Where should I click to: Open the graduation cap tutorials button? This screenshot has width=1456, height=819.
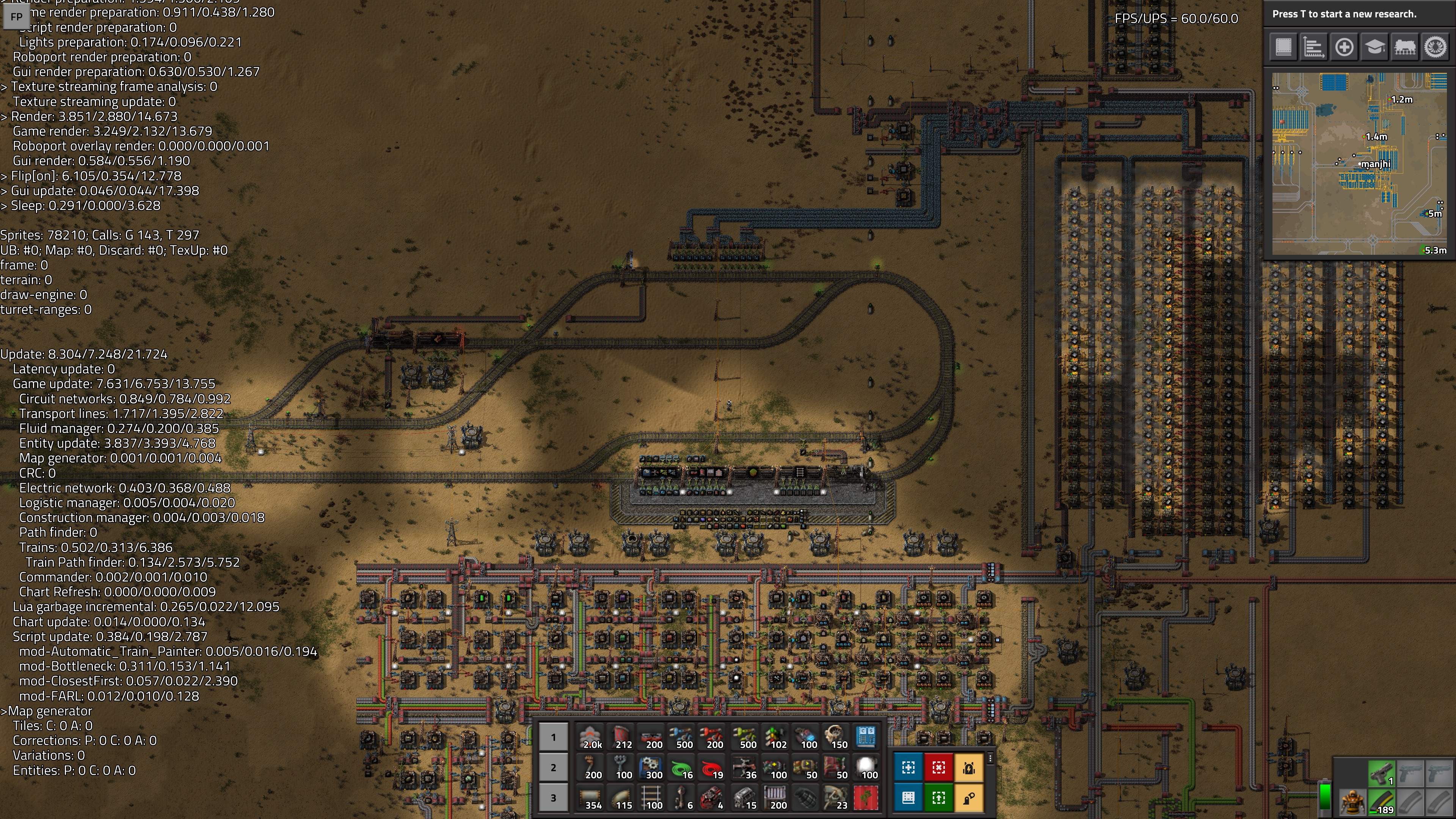[1374, 47]
